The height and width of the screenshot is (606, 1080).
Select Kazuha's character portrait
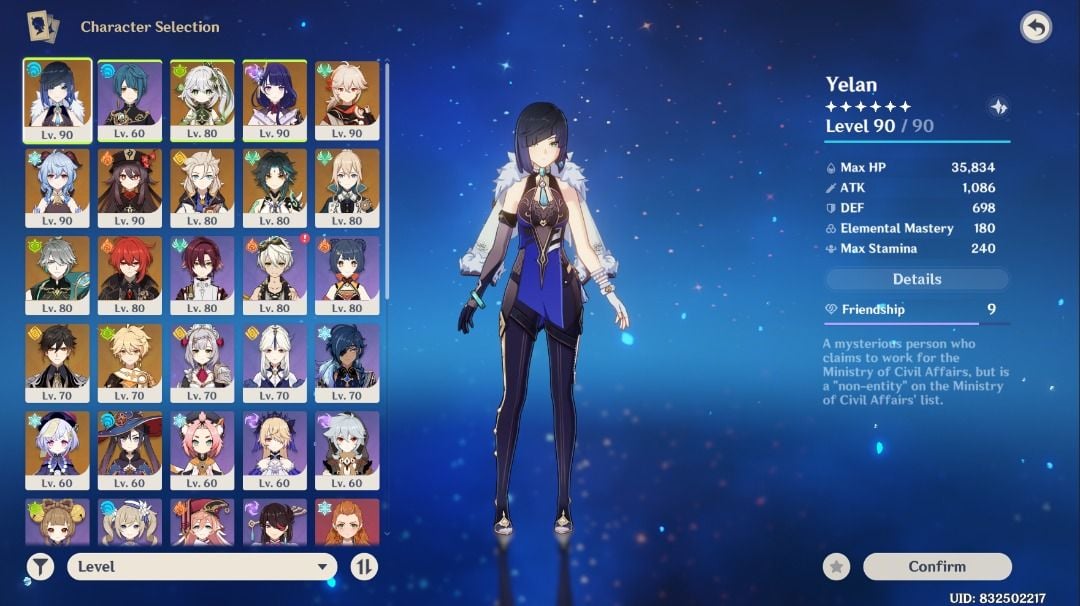(x=347, y=101)
